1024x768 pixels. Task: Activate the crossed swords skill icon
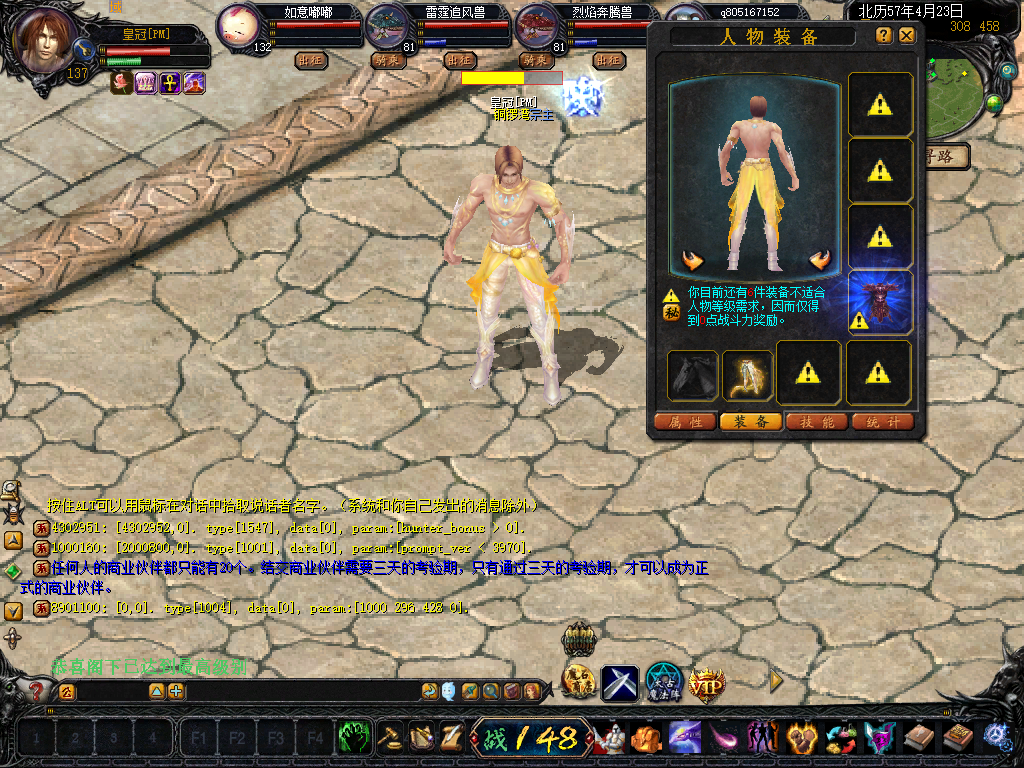pyautogui.click(x=619, y=683)
